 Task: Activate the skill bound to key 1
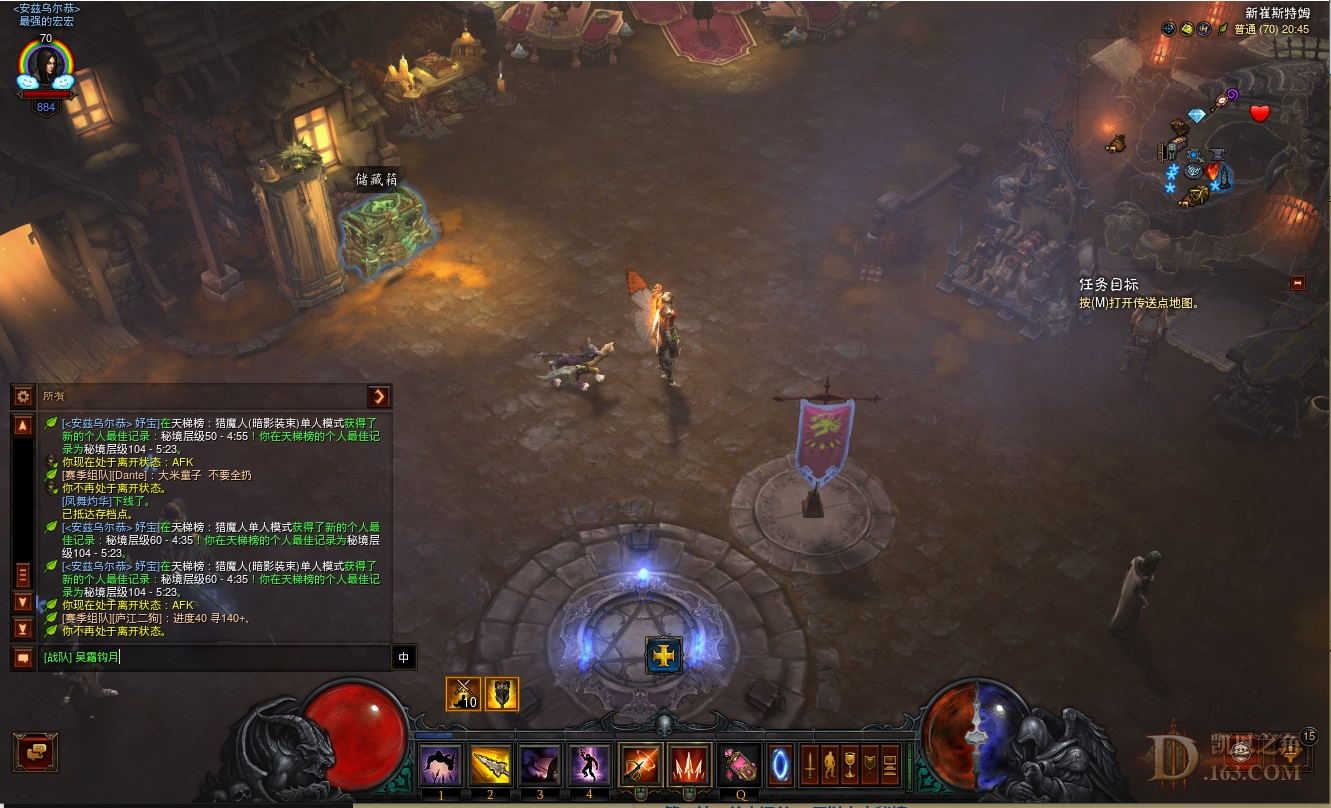440,766
